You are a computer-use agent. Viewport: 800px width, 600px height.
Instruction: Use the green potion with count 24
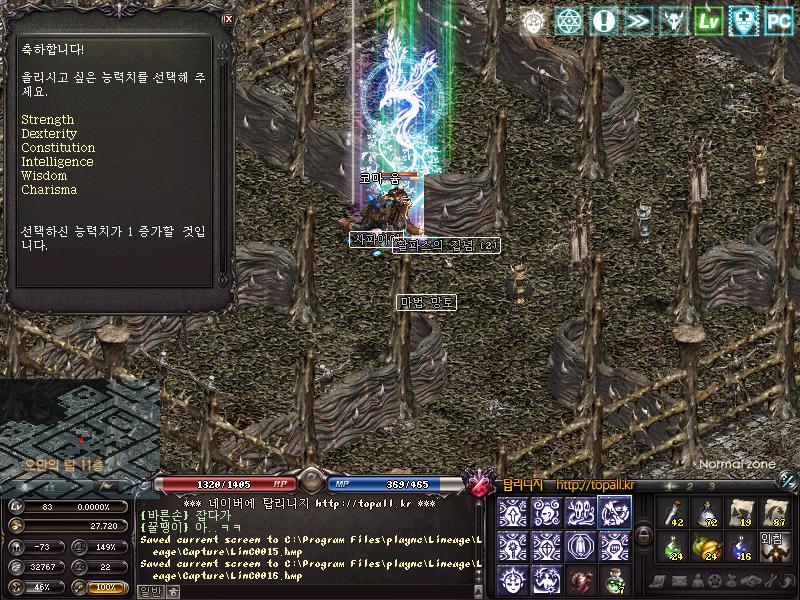click(673, 546)
